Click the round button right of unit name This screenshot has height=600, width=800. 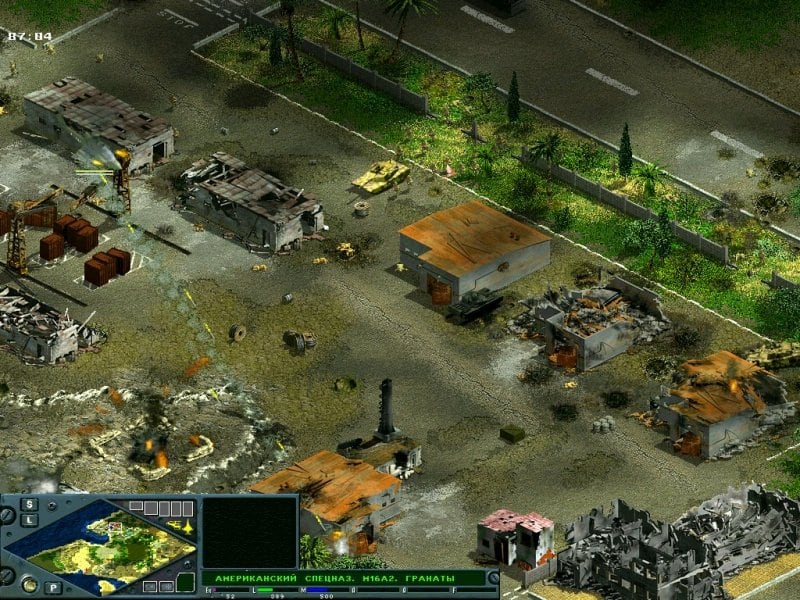[x=492, y=578]
